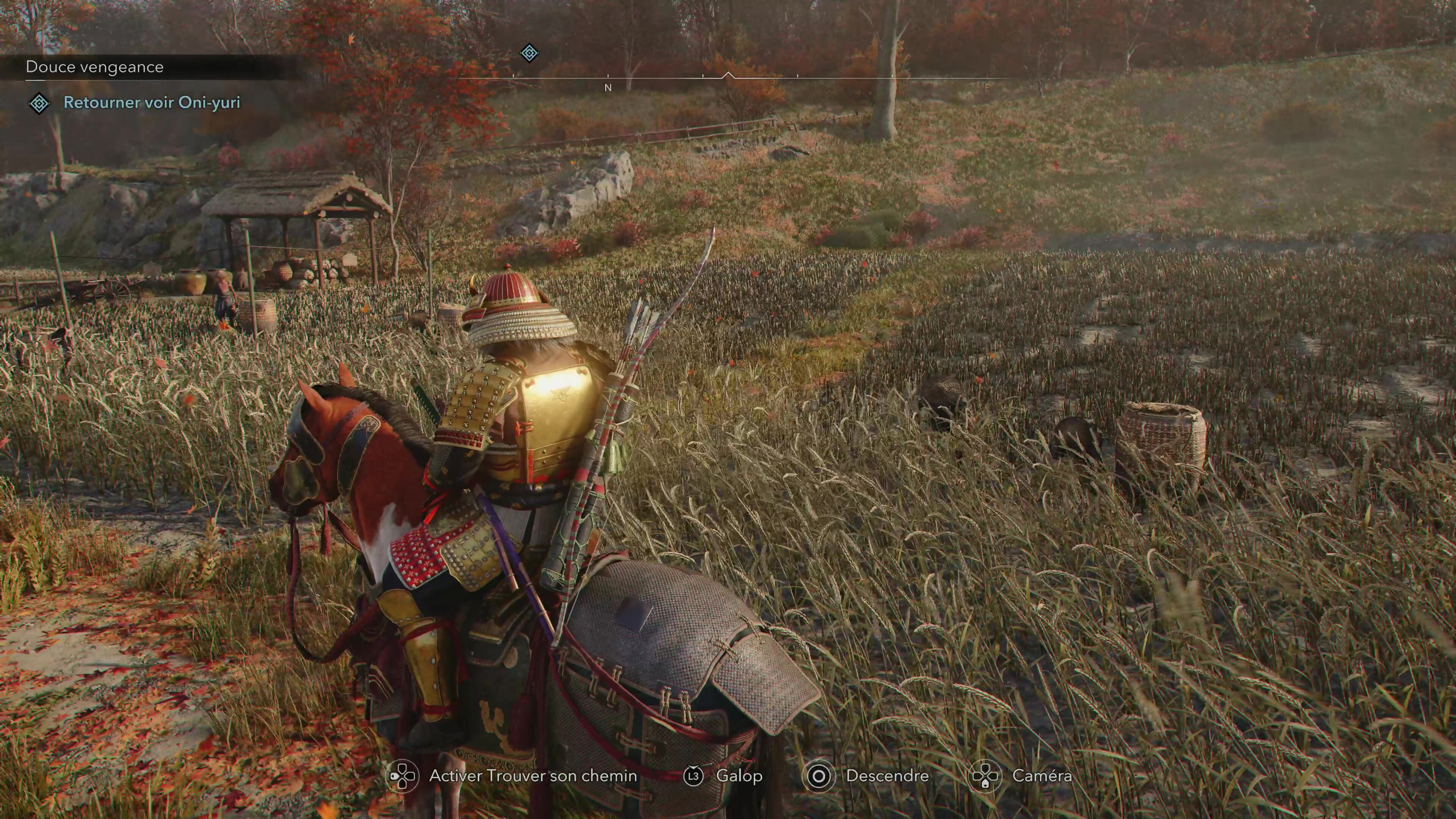
Task: Select the diamond objective marker on the compass
Action: 529,53
